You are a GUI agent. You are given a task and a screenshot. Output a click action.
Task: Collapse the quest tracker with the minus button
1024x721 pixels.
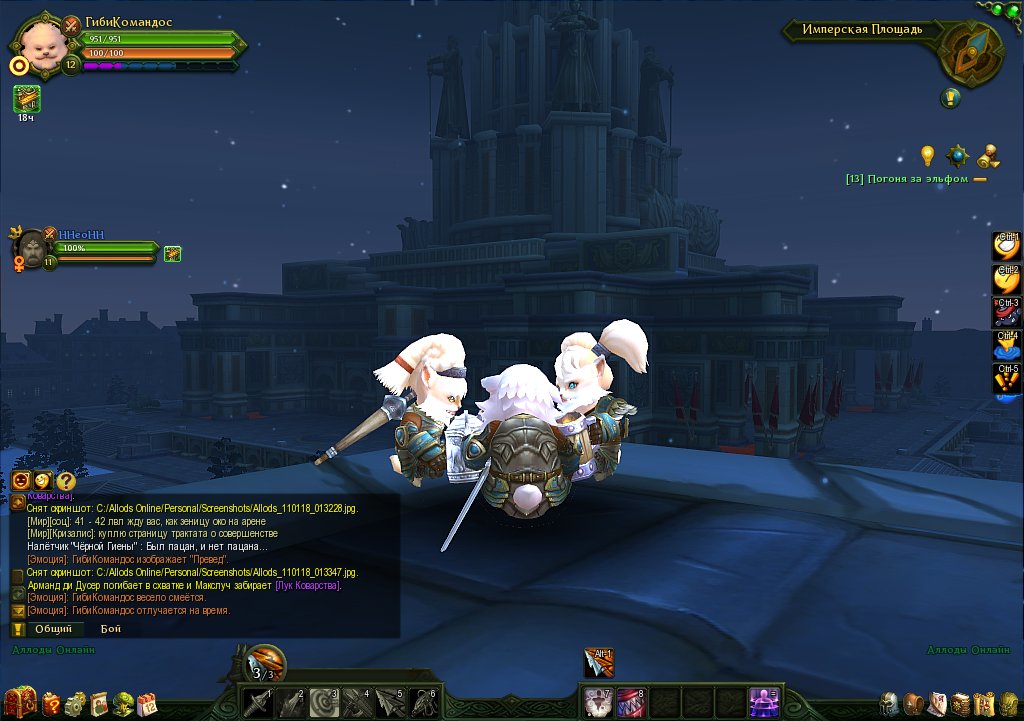point(980,179)
